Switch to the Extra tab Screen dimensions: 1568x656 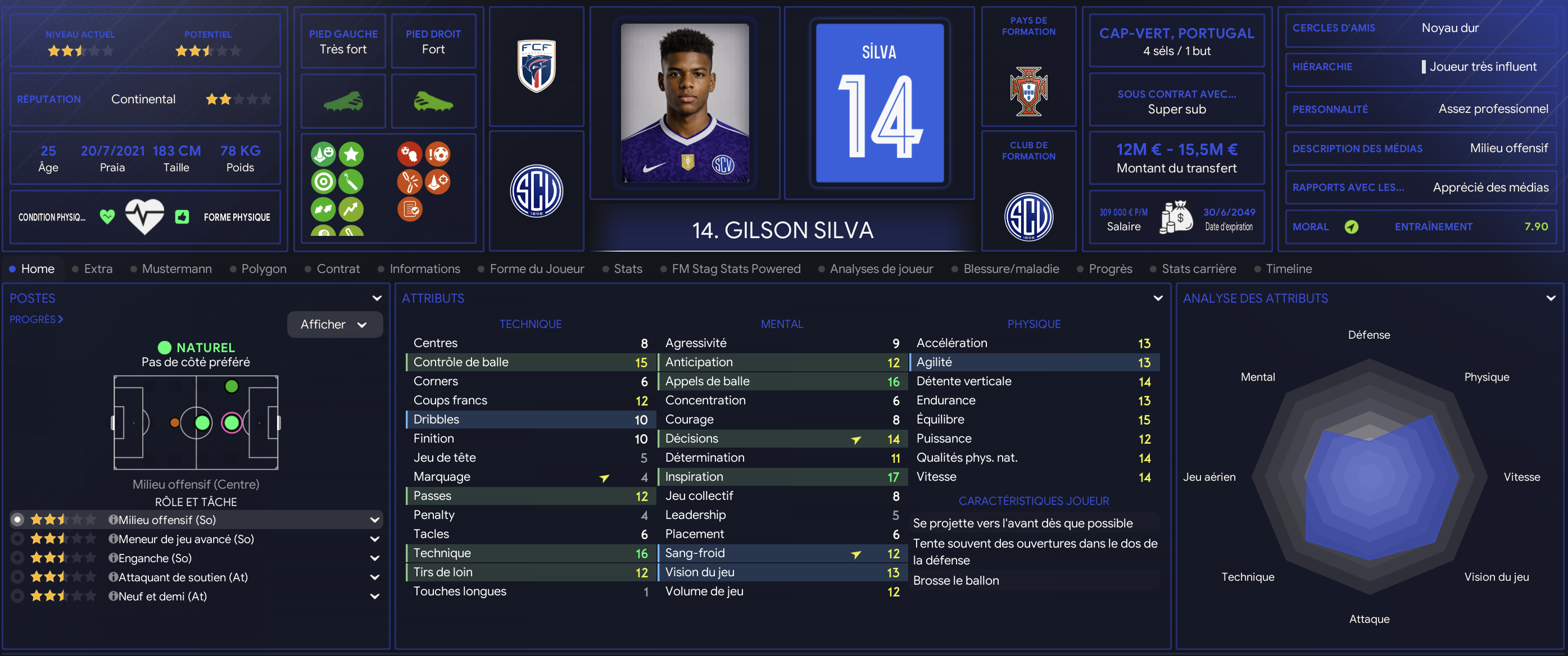point(97,269)
